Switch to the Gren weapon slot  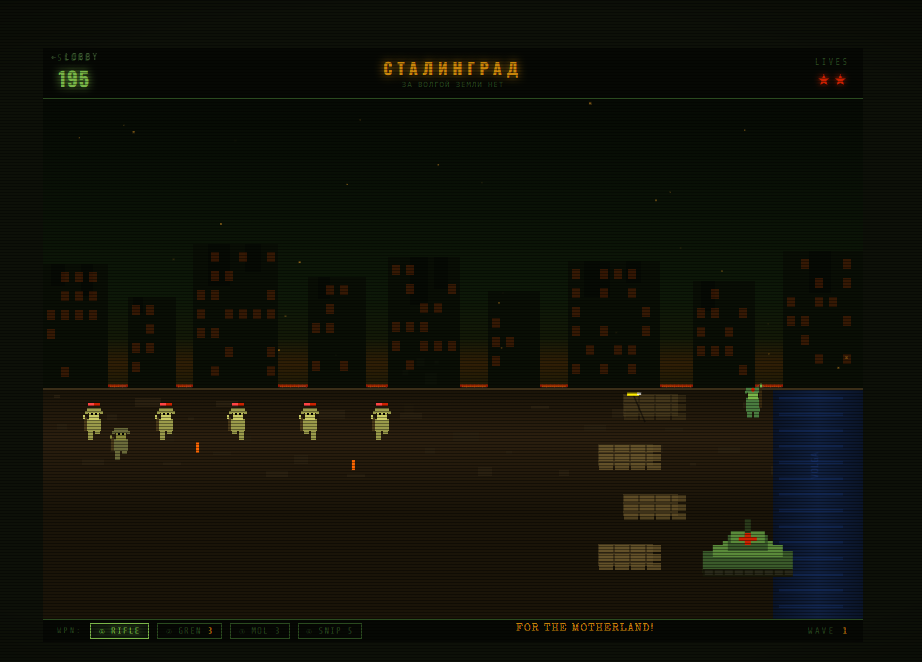(x=189, y=631)
